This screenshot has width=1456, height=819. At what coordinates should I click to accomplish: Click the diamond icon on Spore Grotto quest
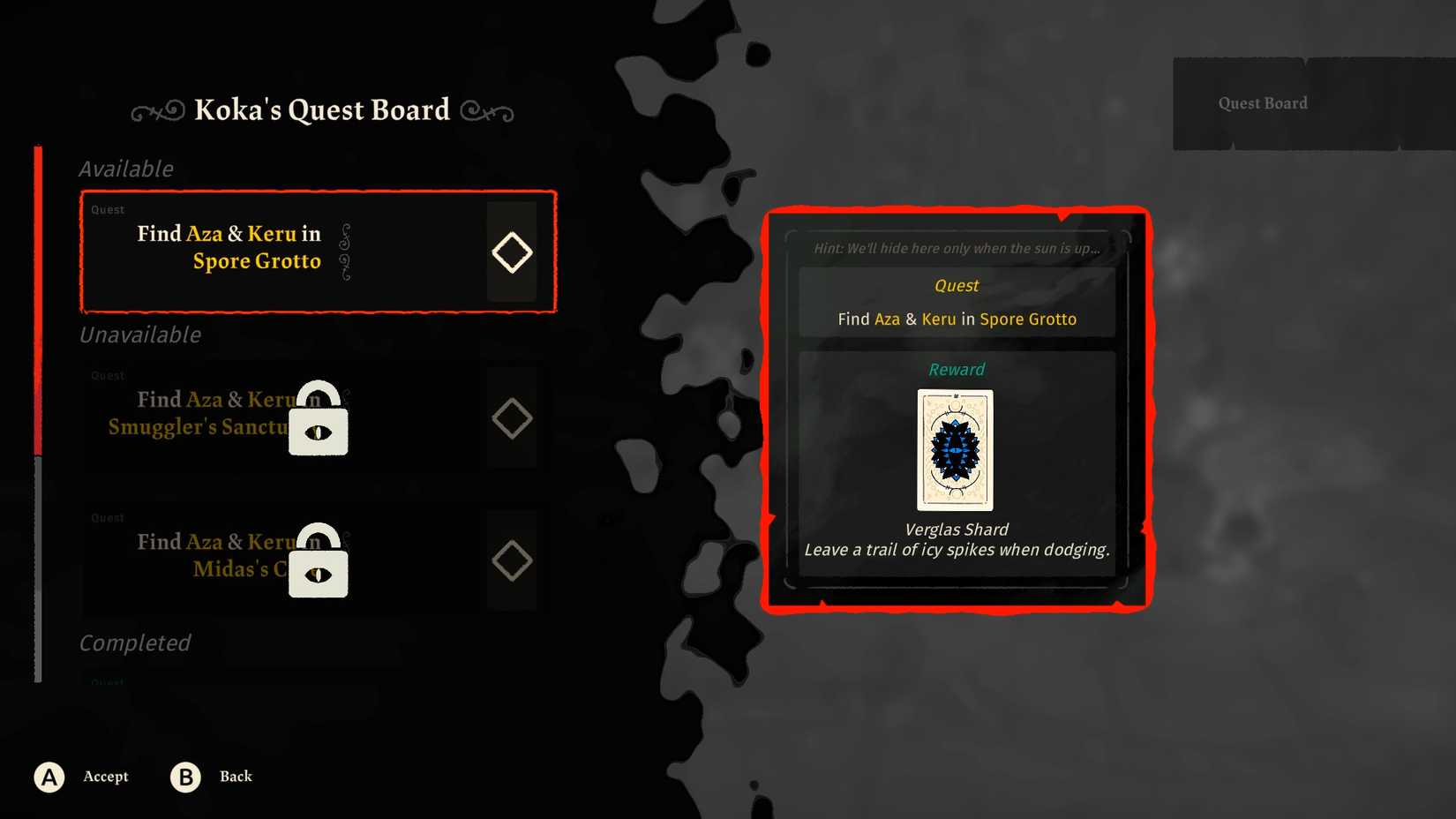tap(512, 252)
